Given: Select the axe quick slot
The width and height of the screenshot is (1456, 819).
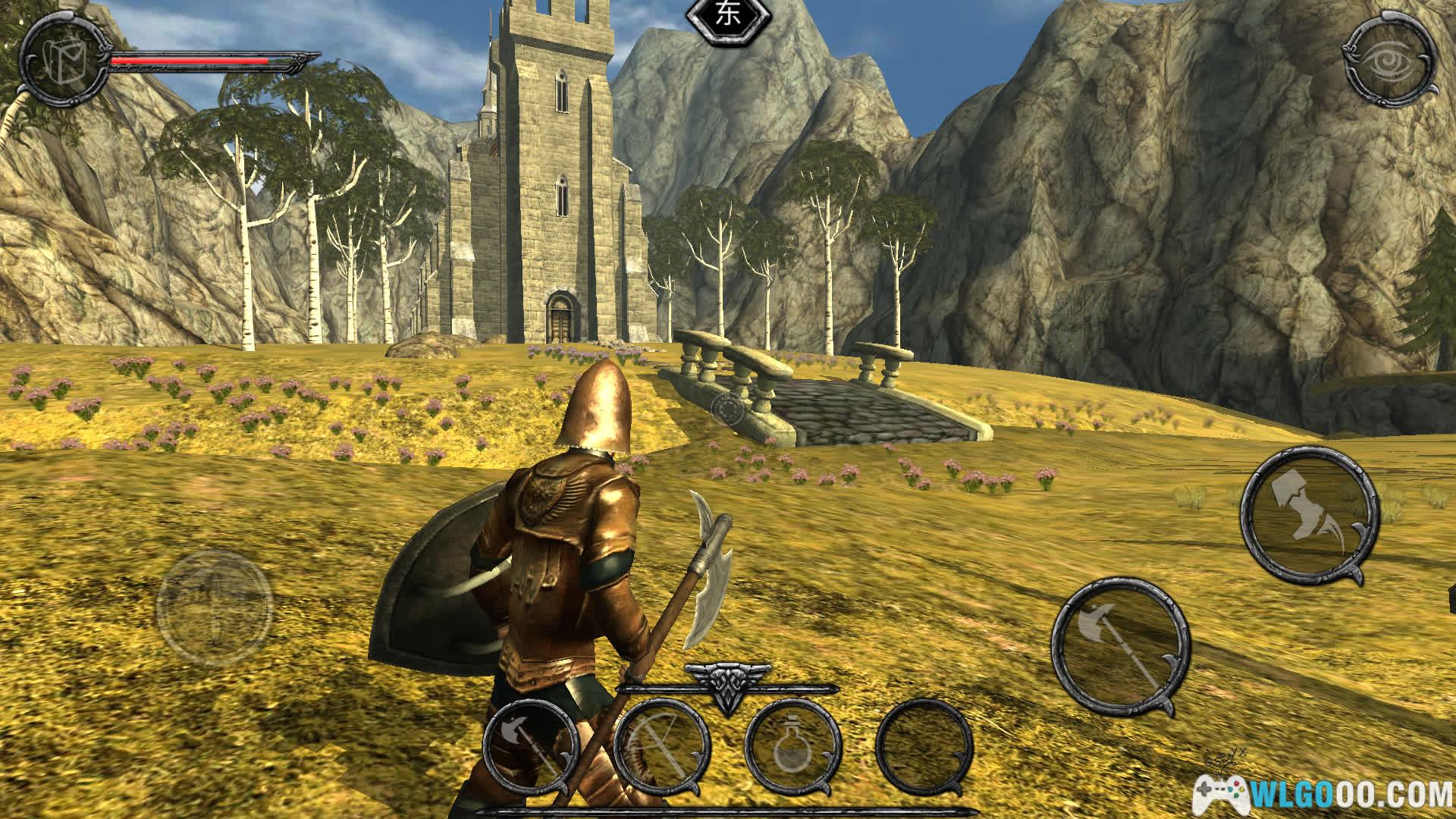Looking at the screenshot, I should (x=531, y=747).
